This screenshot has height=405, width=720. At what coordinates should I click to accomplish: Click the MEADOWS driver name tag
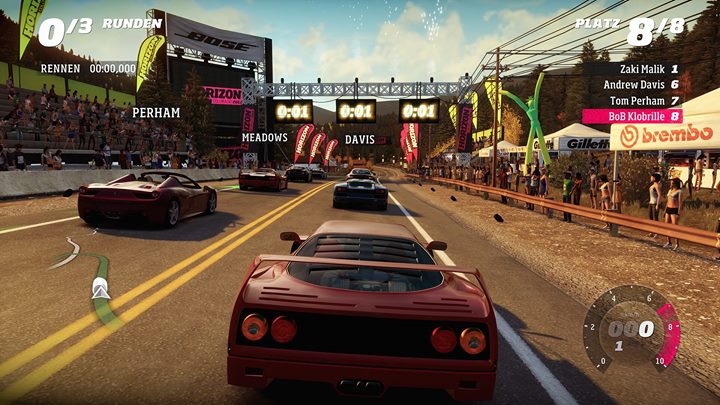tap(264, 137)
